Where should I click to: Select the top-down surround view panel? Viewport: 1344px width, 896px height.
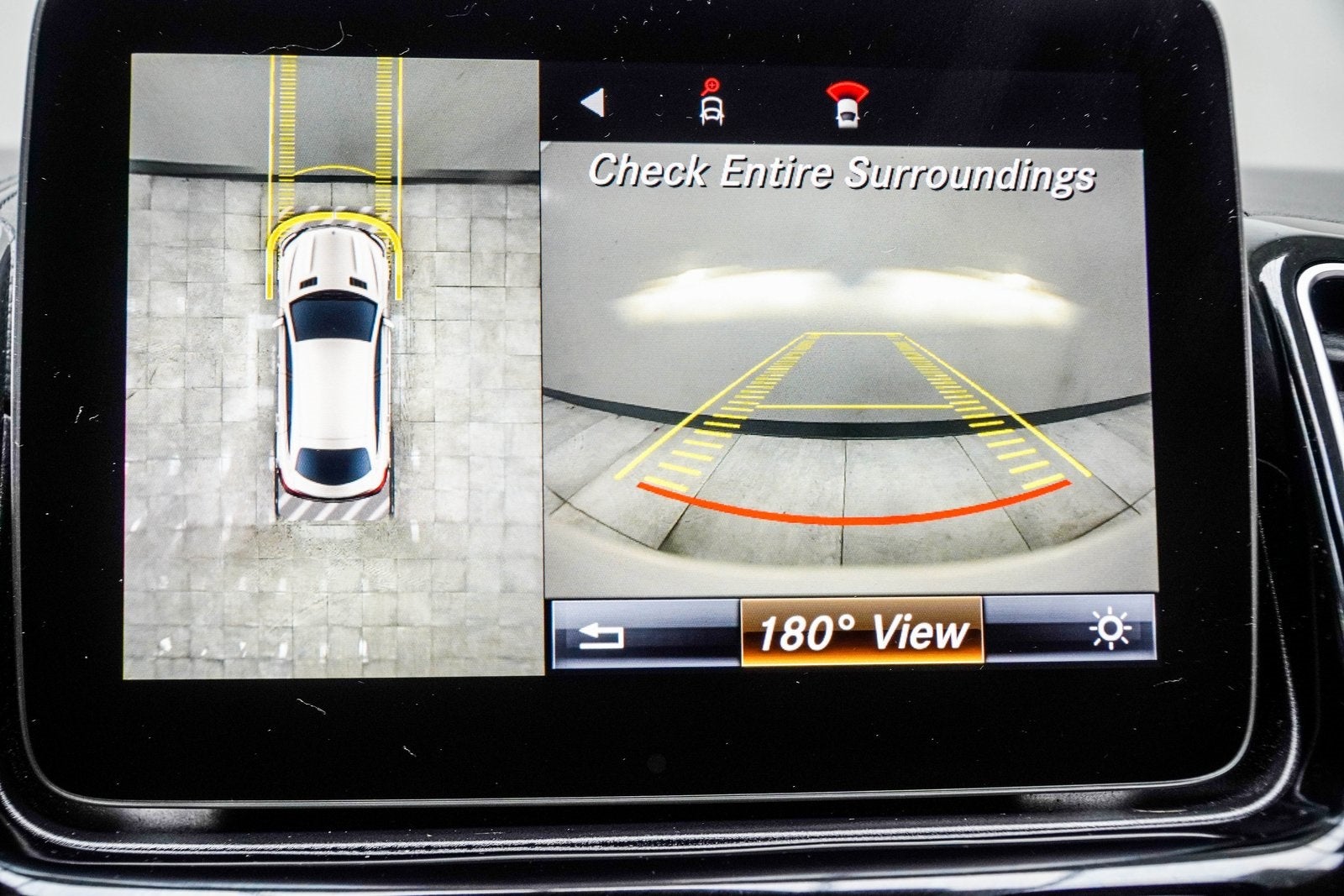(x=333, y=366)
